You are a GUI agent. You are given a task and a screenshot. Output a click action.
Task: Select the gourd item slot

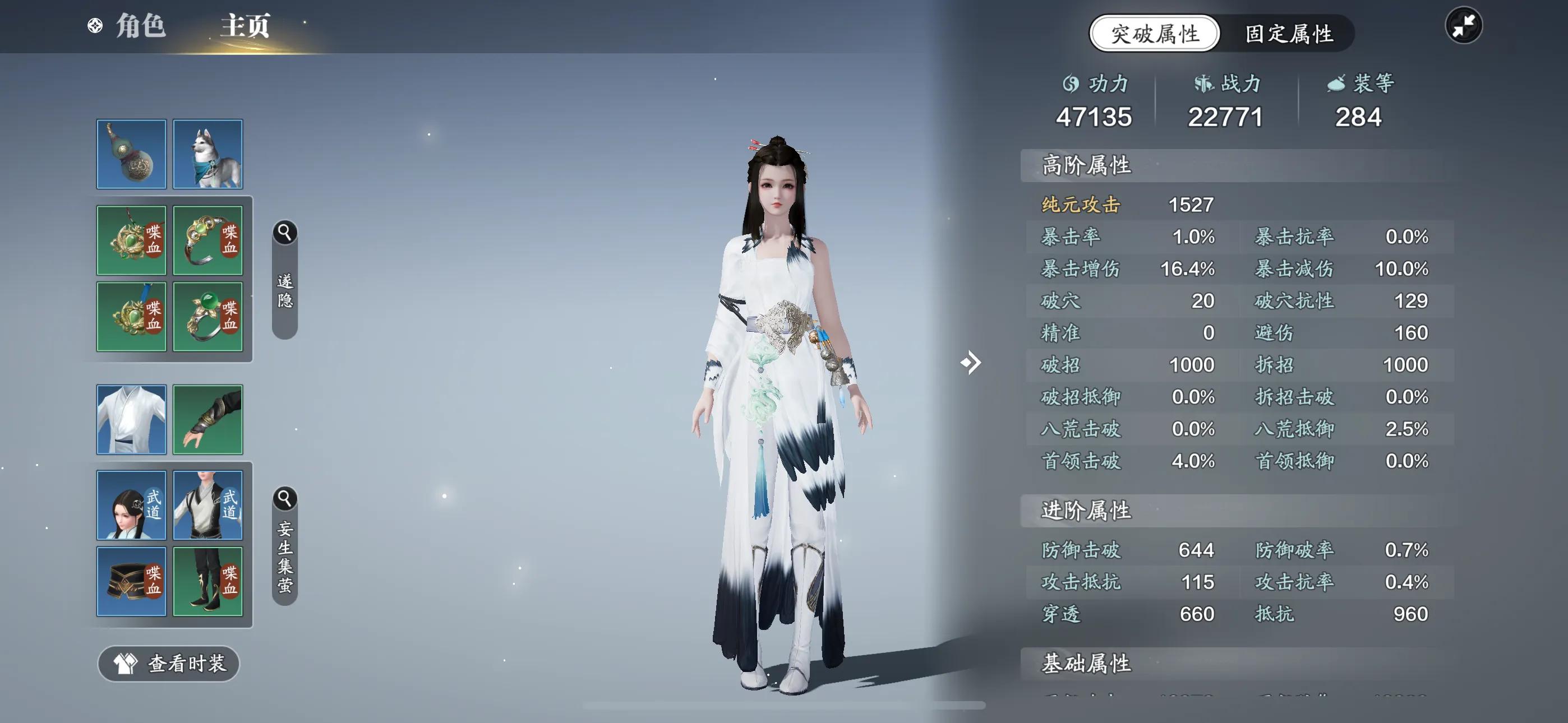pos(131,154)
